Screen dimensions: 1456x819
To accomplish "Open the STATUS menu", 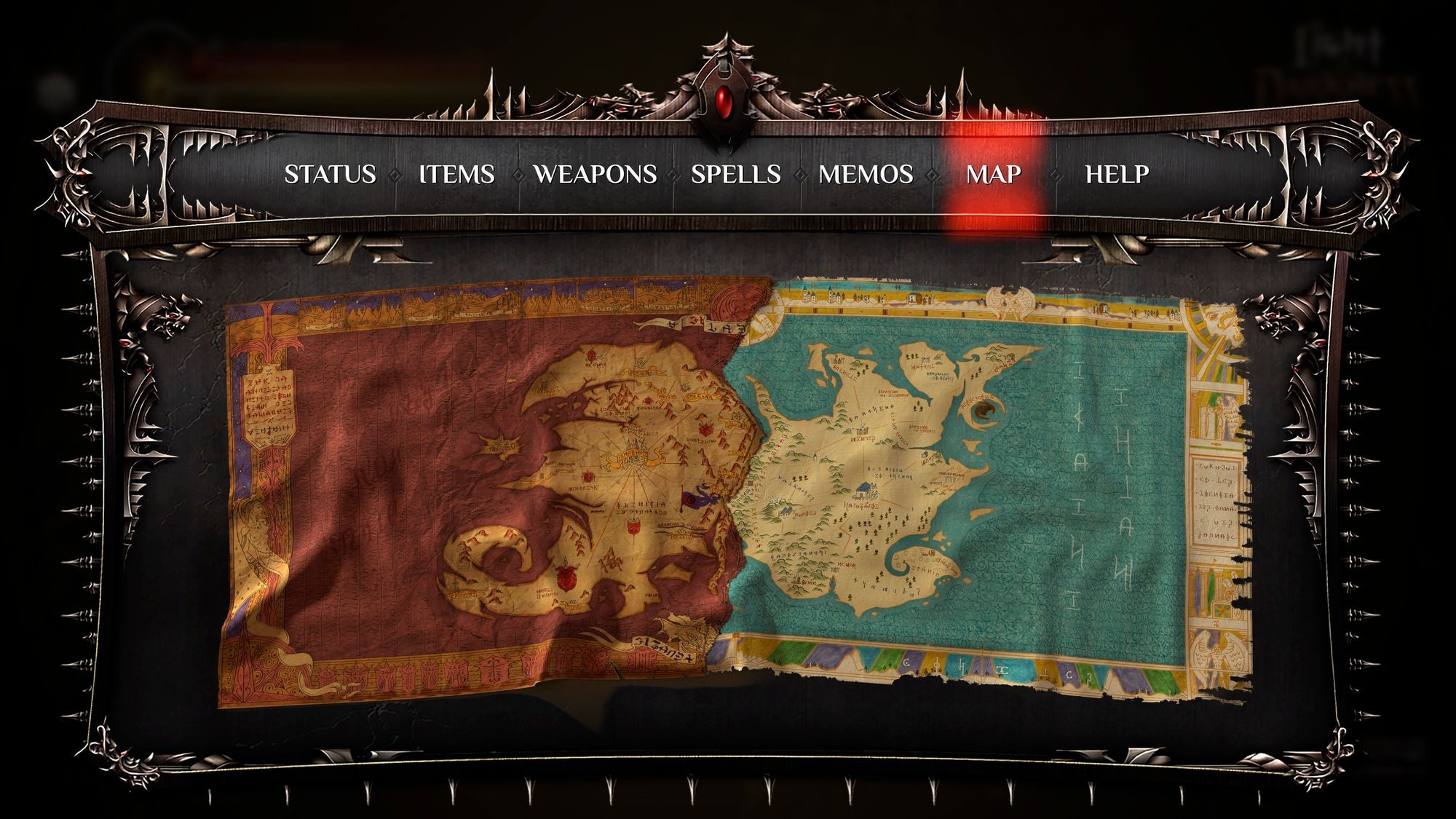I will click(x=331, y=174).
